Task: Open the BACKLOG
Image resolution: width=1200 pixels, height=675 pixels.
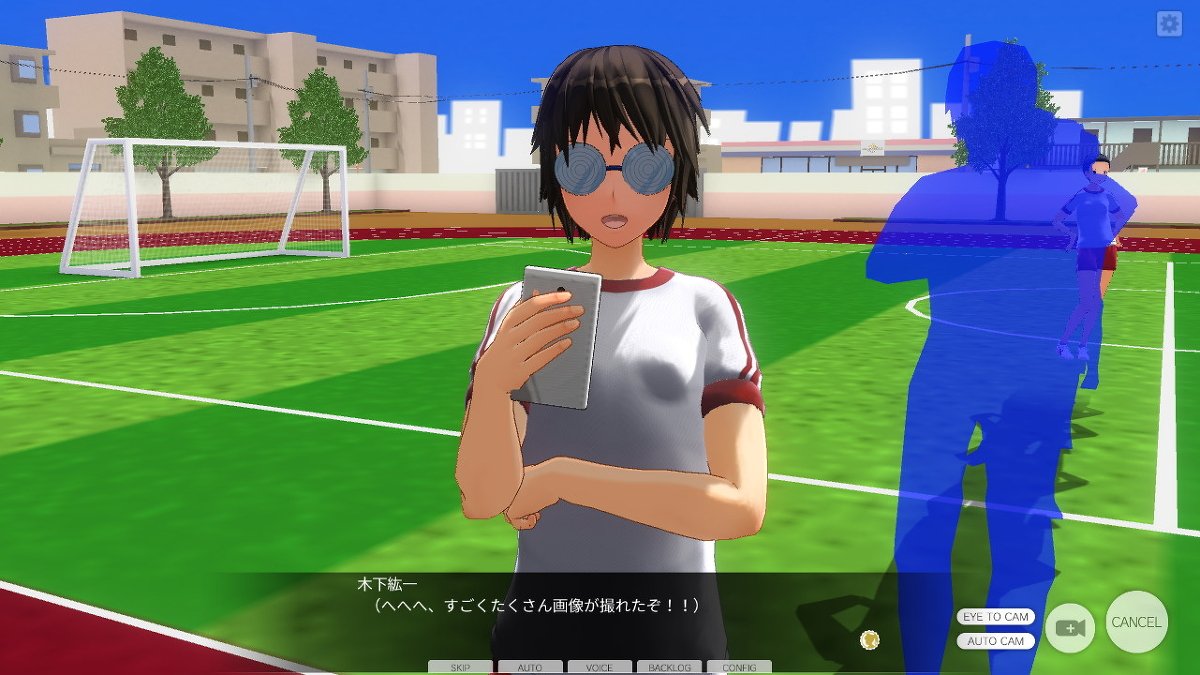Action: (x=669, y=667)
